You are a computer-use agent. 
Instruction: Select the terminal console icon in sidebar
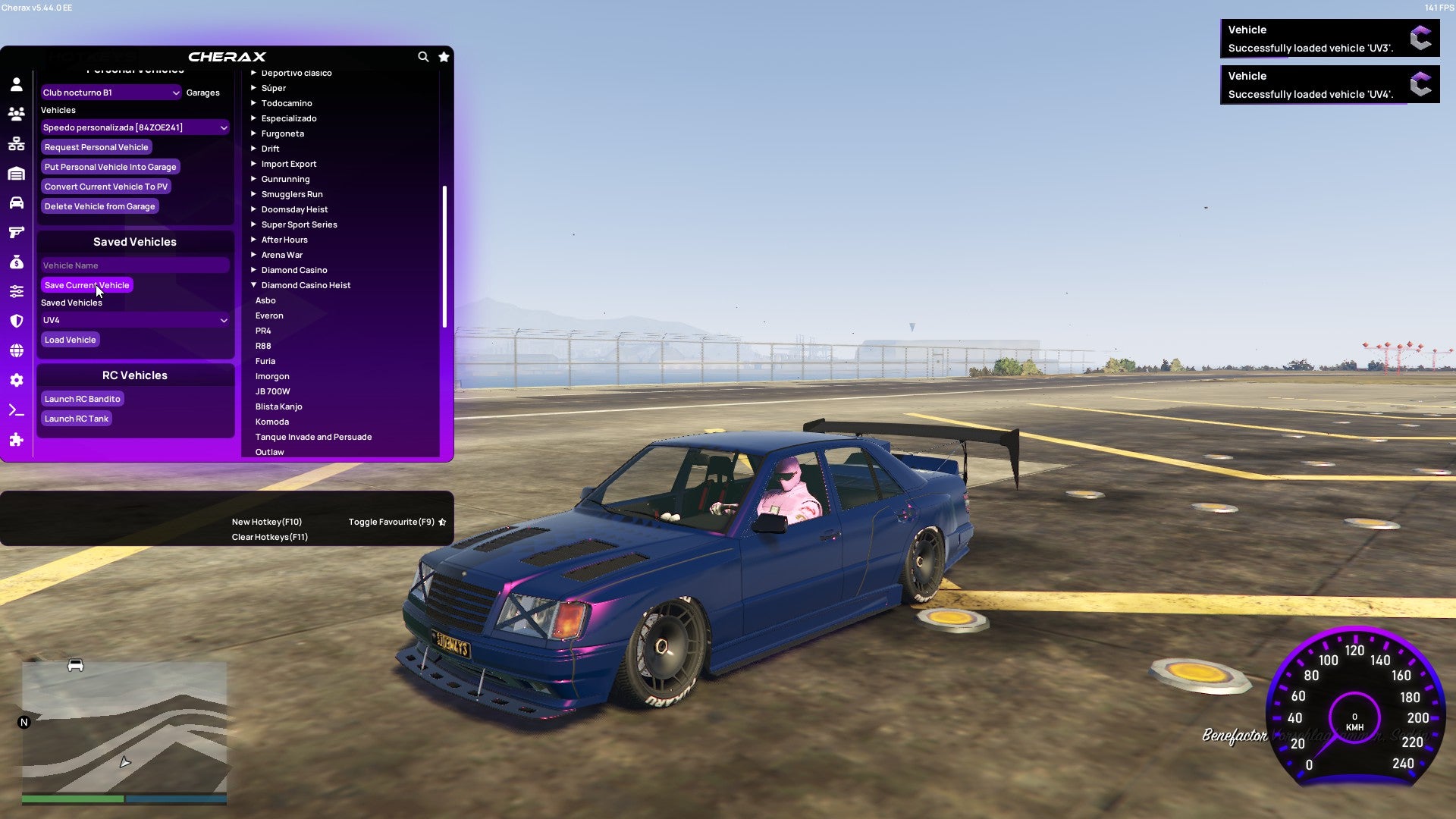[17, 410]
